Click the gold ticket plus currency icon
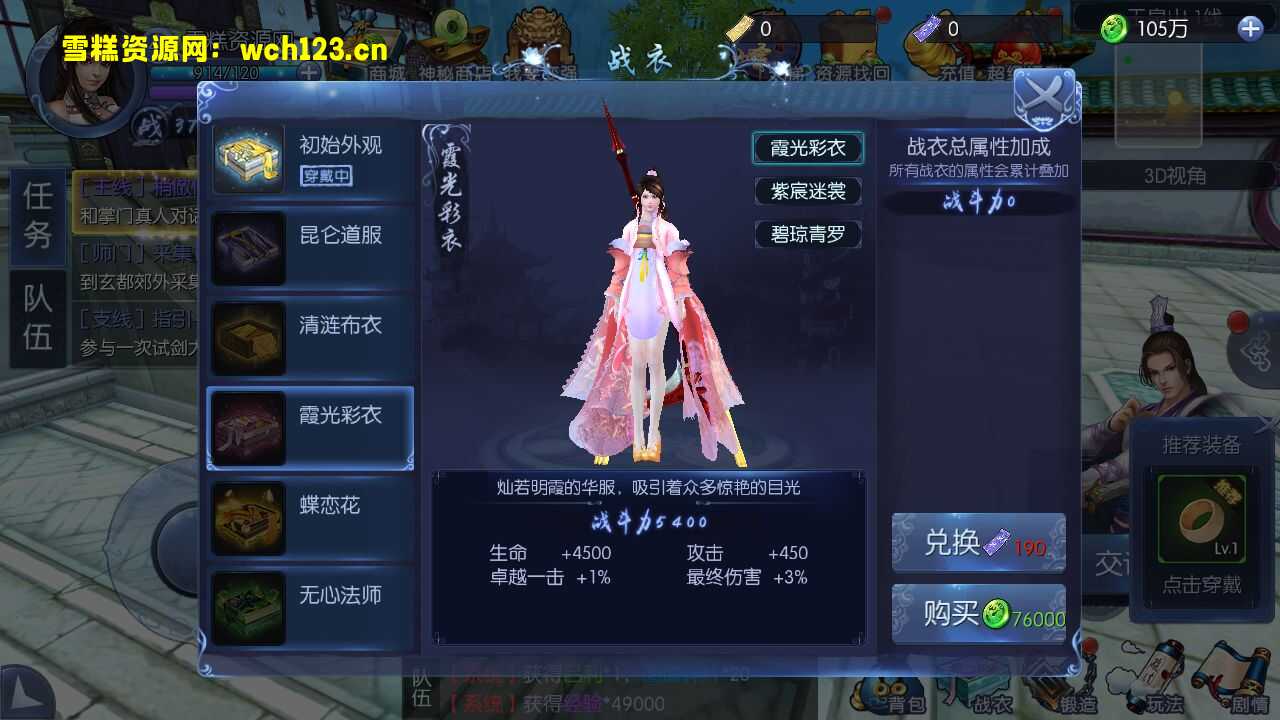Viewport: 1280px width, 720px height. pyautogui.click(x=737, y=28)
